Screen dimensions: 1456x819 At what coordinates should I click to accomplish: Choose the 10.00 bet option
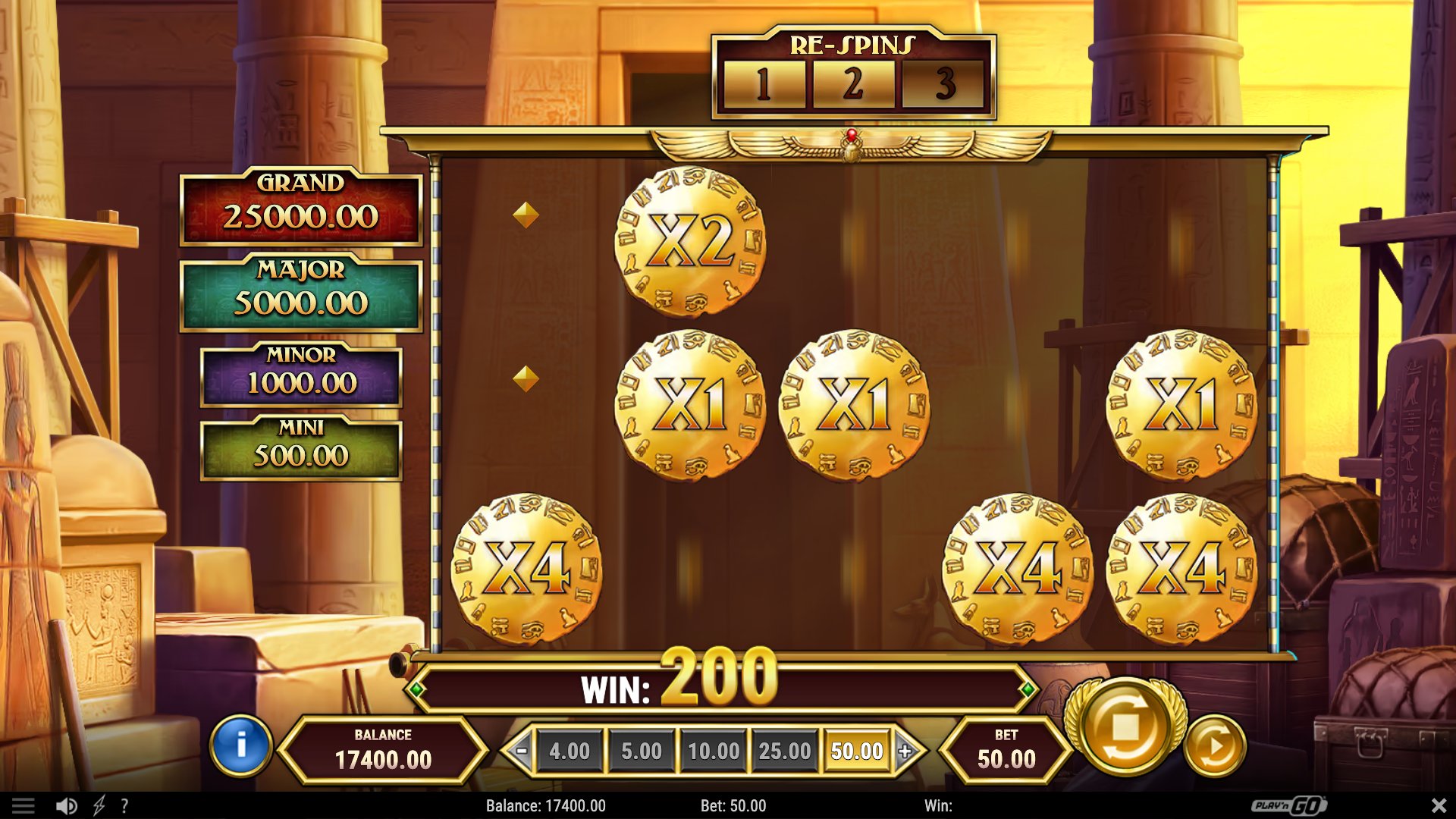[713, 751]
